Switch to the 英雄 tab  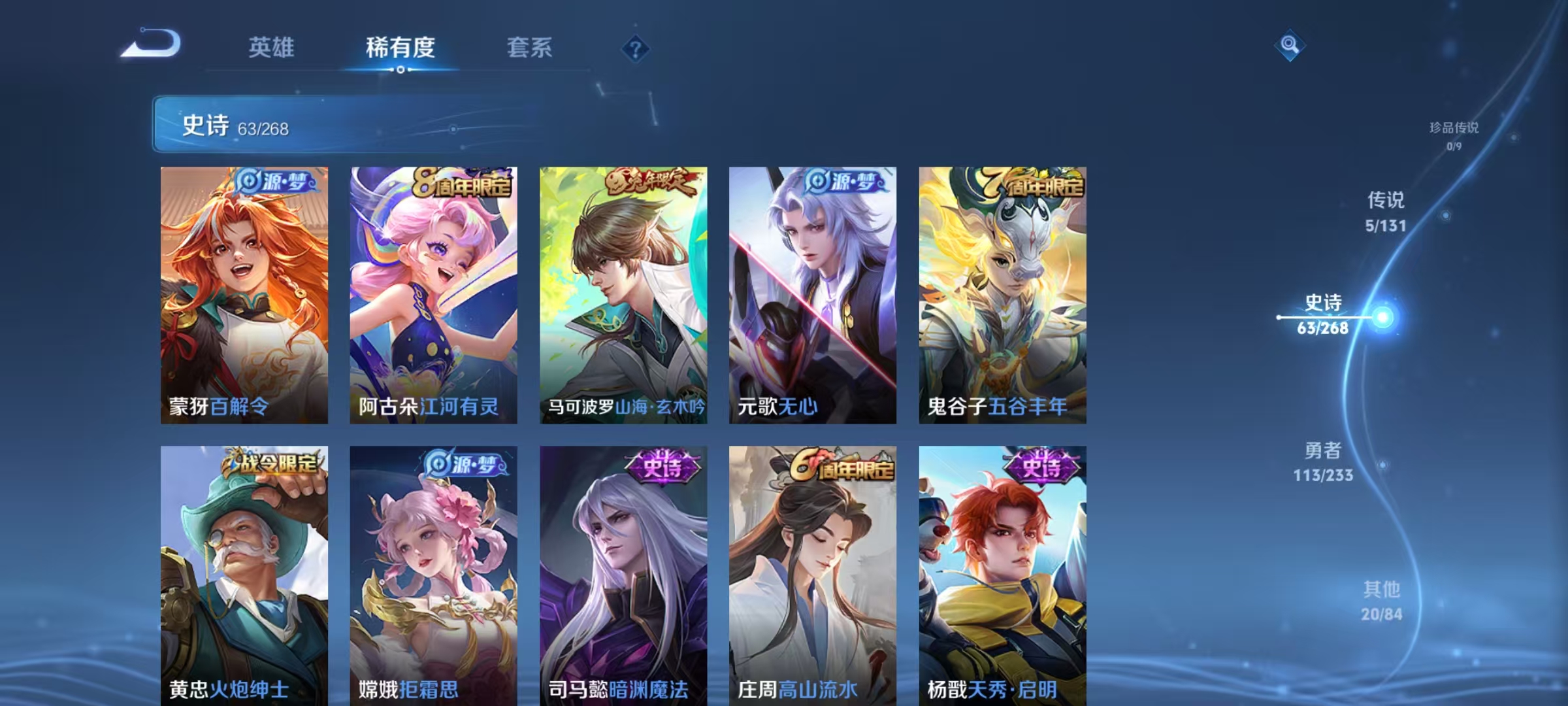(272, 47)
